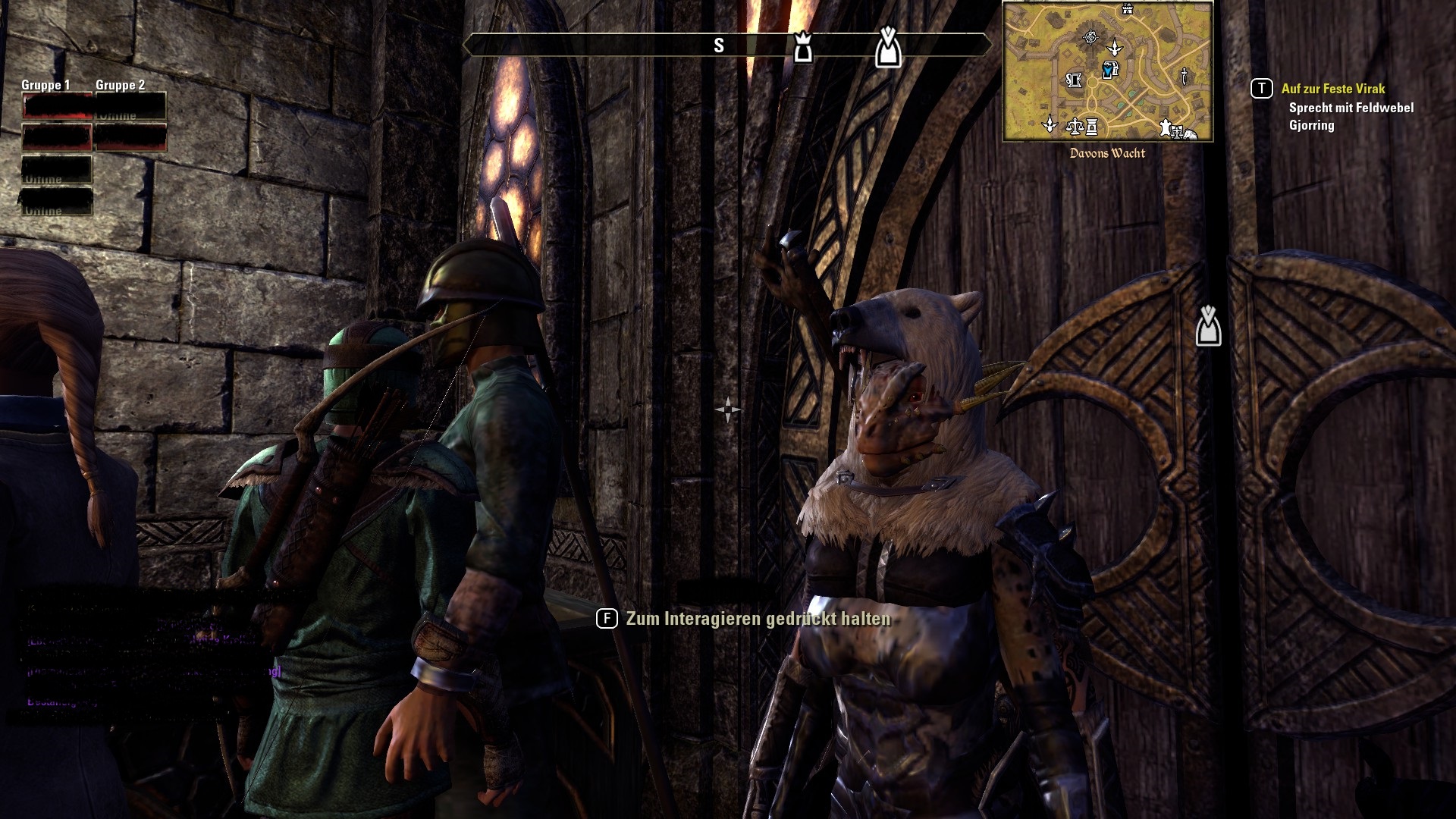
Task: Select the quest marker on the compass bar
Action: coord(888,47)
